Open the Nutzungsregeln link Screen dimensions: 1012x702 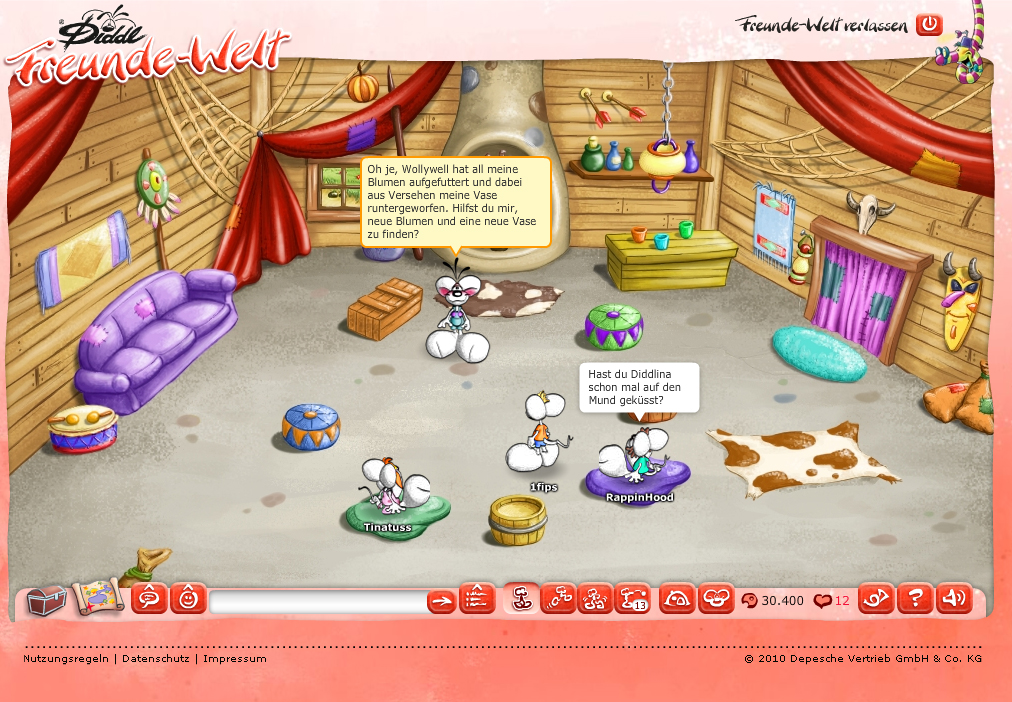coord(65,659)
